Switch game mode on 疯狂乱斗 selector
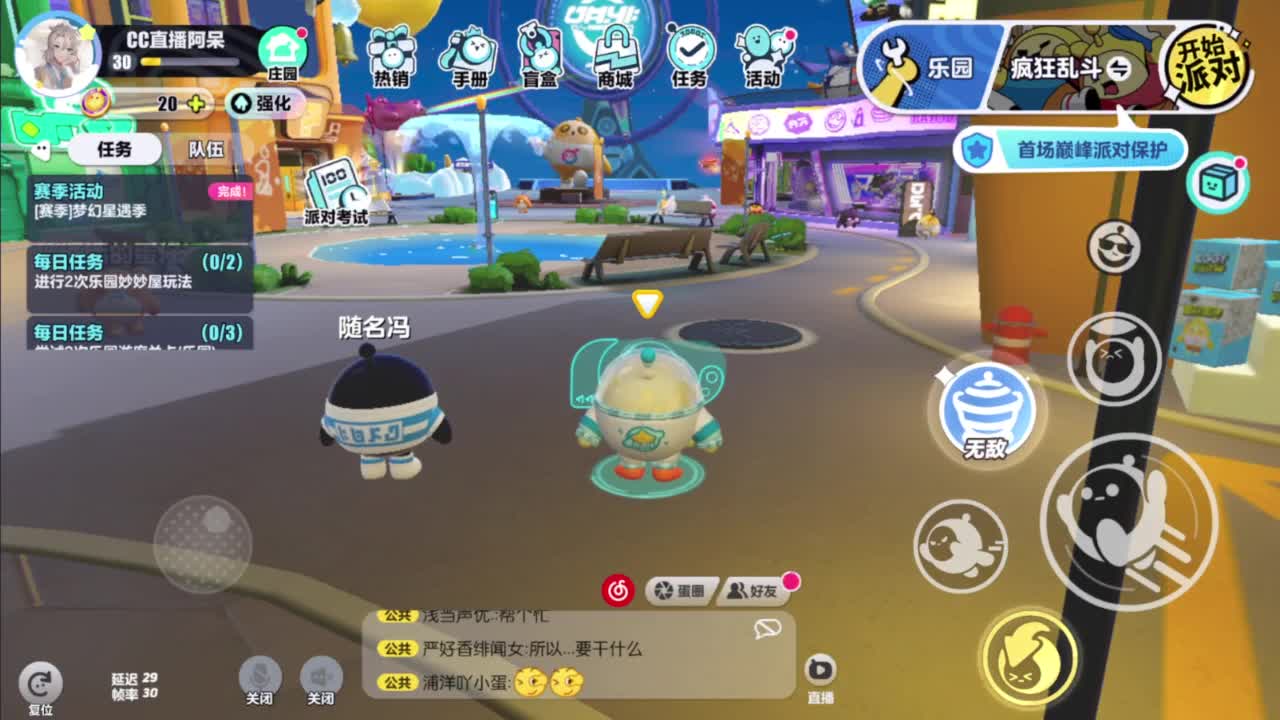1280x720 pixels. pos(1056,68)
